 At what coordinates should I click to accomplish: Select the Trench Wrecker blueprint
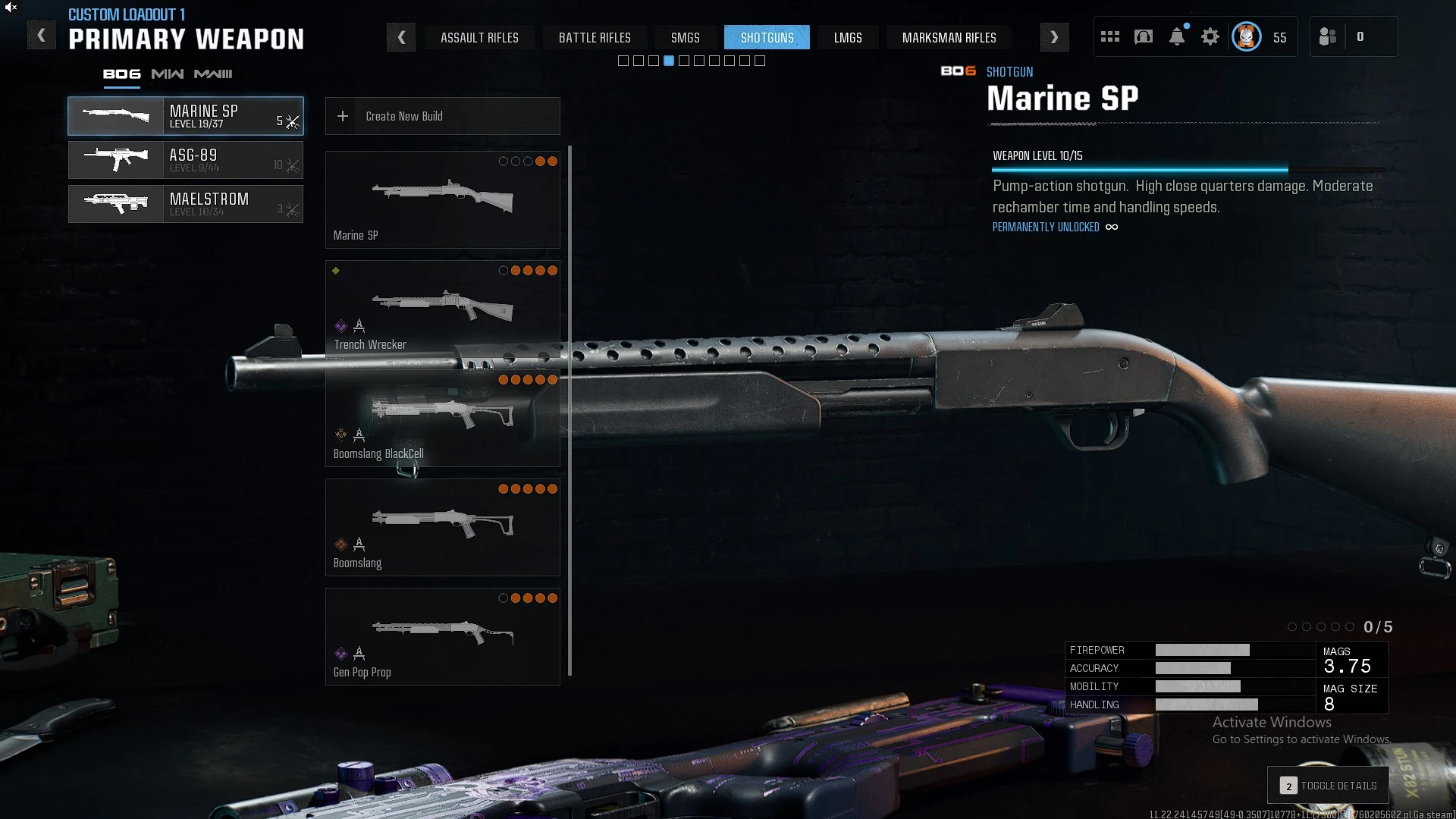442,309
